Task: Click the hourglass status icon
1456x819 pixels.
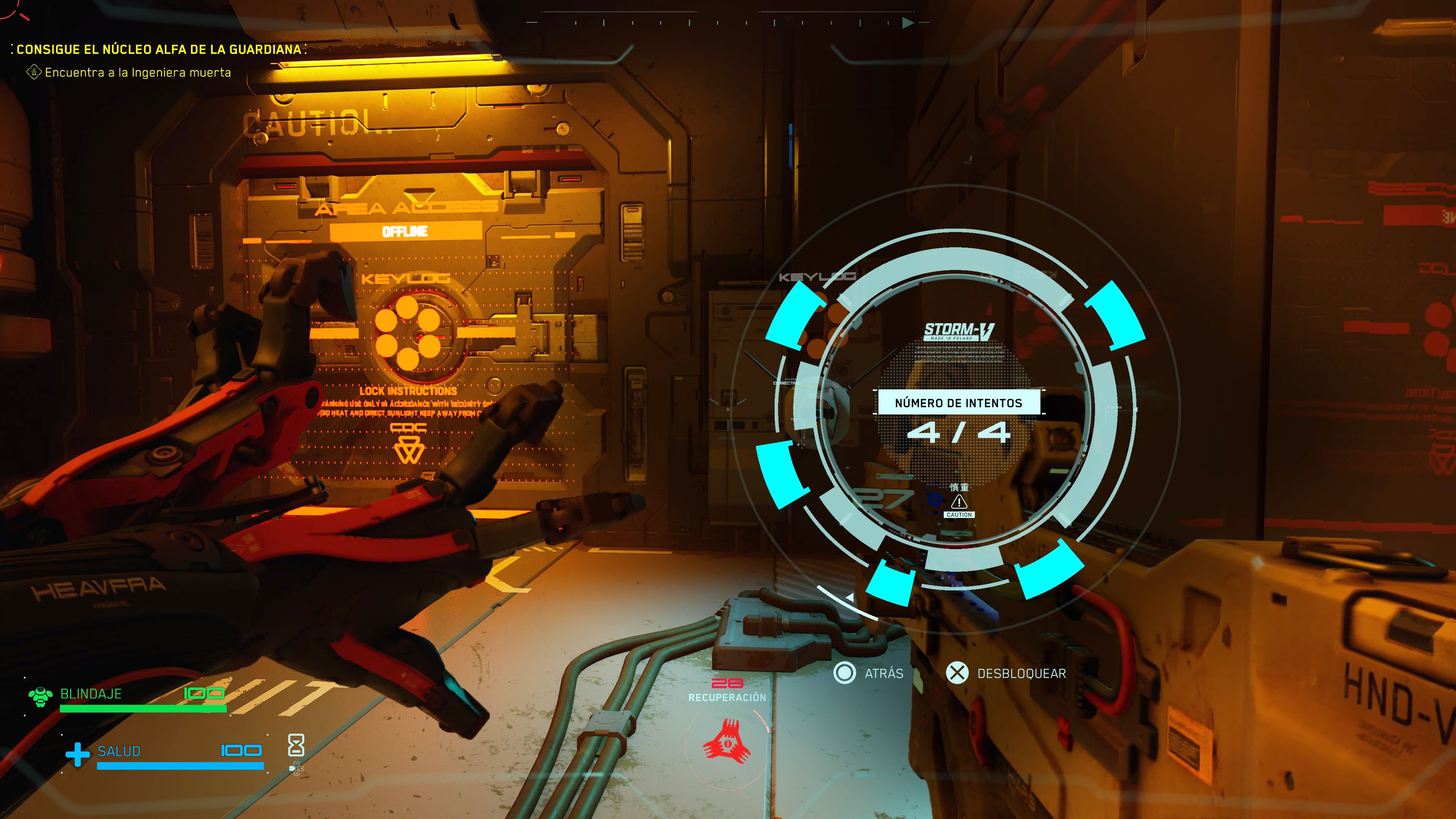Action: pyautogui.click(x=296, y=745)
